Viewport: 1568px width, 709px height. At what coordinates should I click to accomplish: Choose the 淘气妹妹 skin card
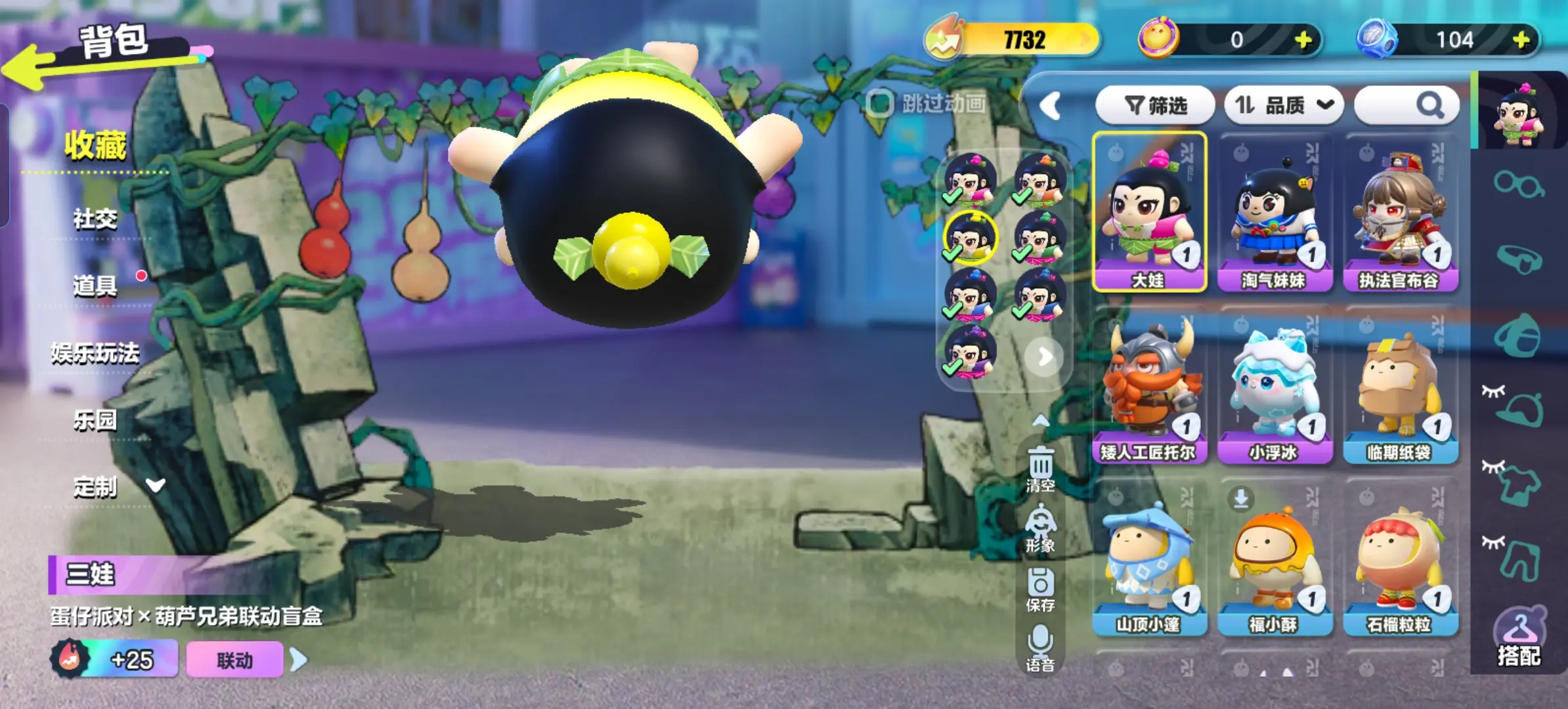tap(1274, 212)
